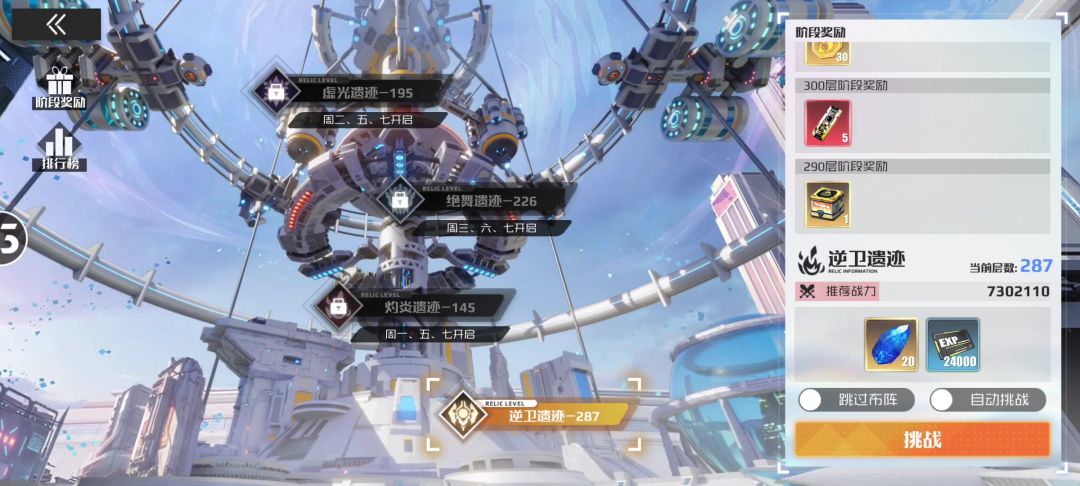Toggle the 跳过布阵 option
Viewport: 1080px width, 486px height.
point(810,400)
